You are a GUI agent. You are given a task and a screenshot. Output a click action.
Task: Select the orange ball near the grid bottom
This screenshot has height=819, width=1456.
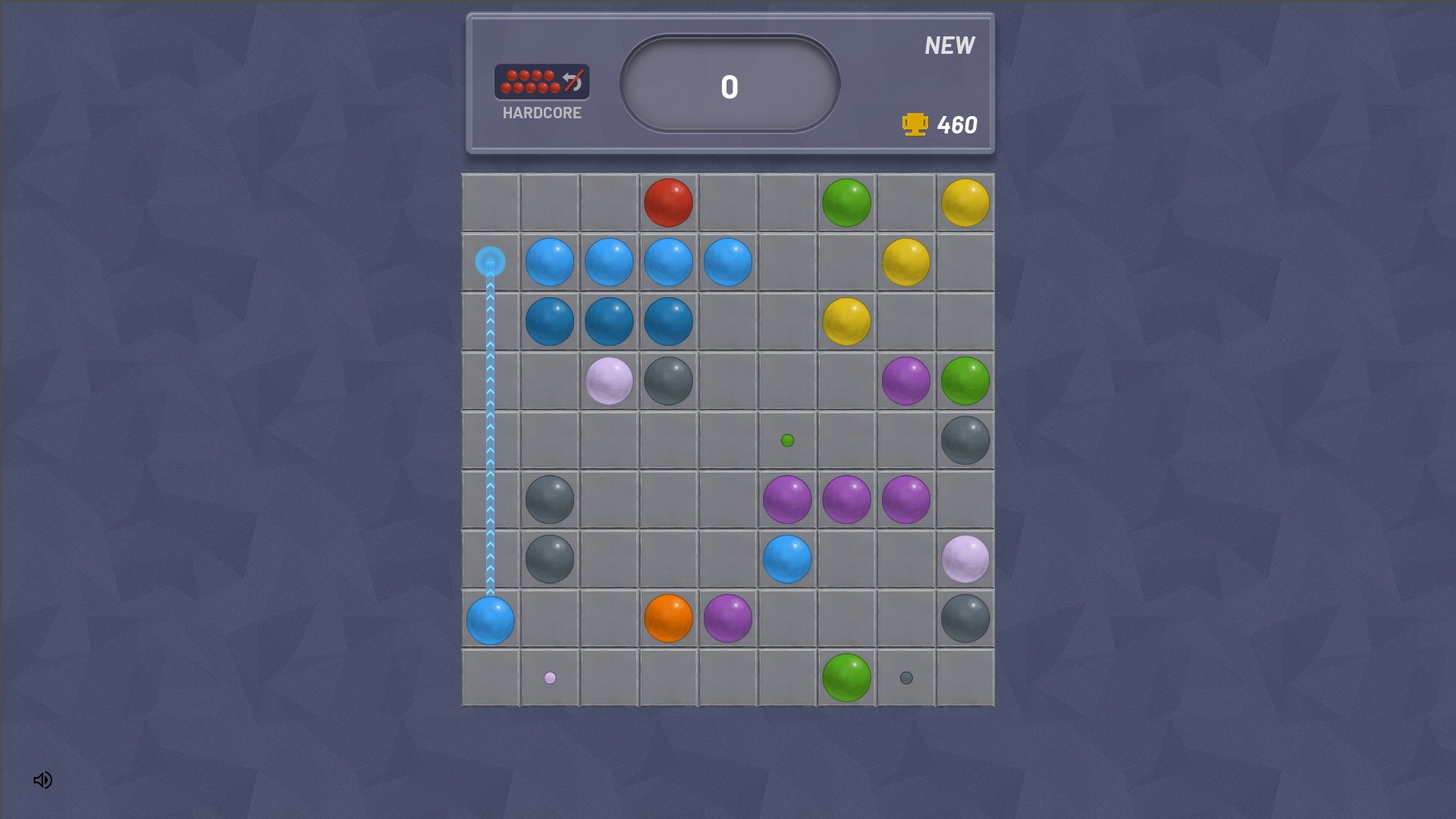pyautogui.click(x=667, y=619)
